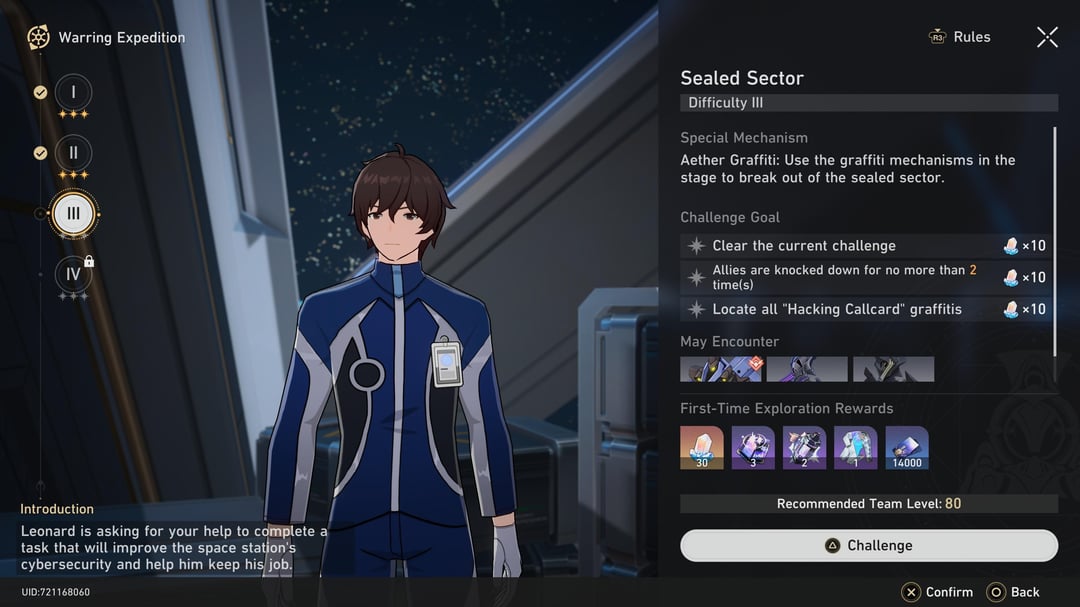Inspect the crystal reward showing 30
Viewport: 1080px width, 607px height.
coord(702,447)
